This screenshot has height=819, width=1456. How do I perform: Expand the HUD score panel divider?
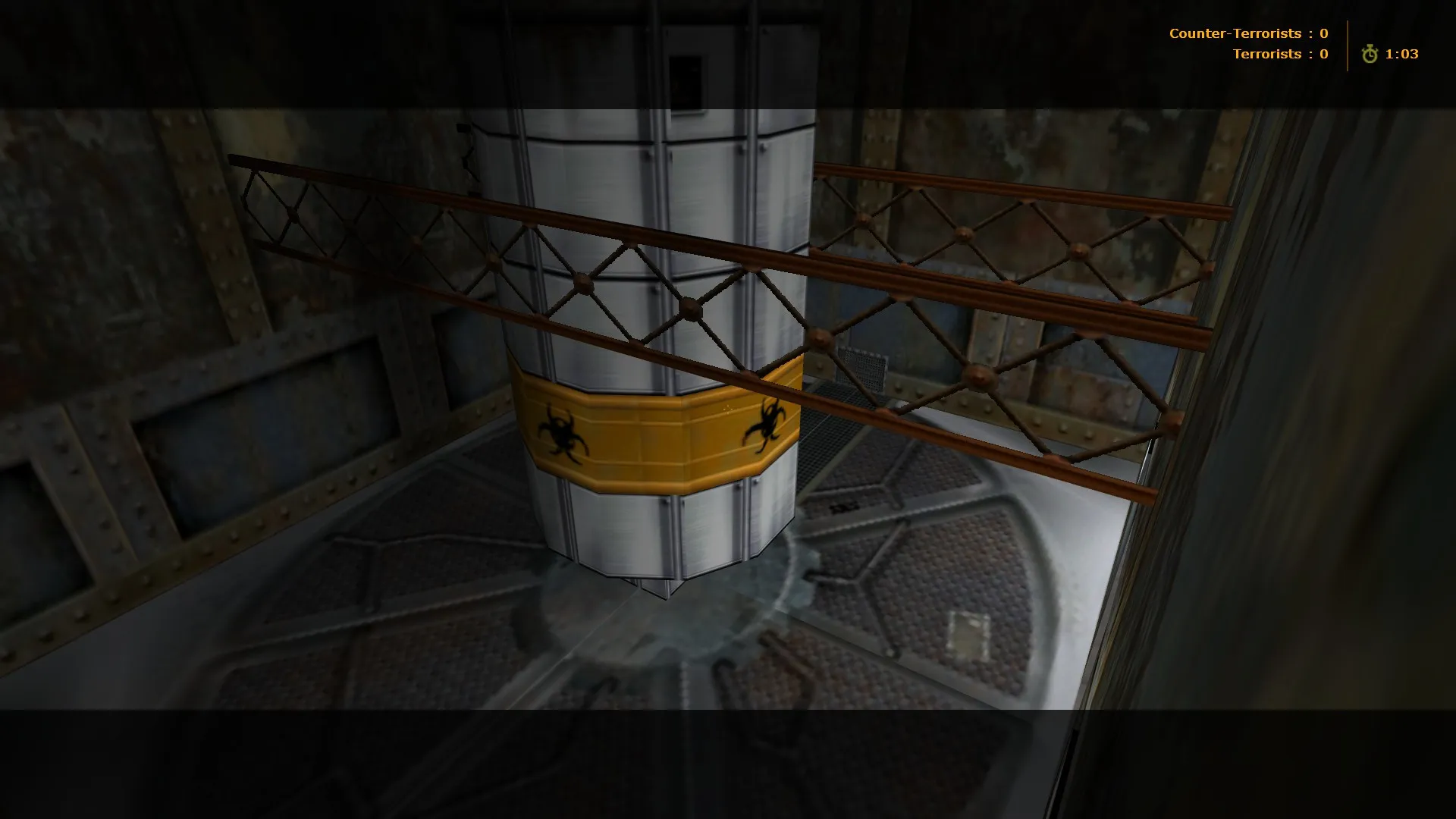coord(1347,43)
